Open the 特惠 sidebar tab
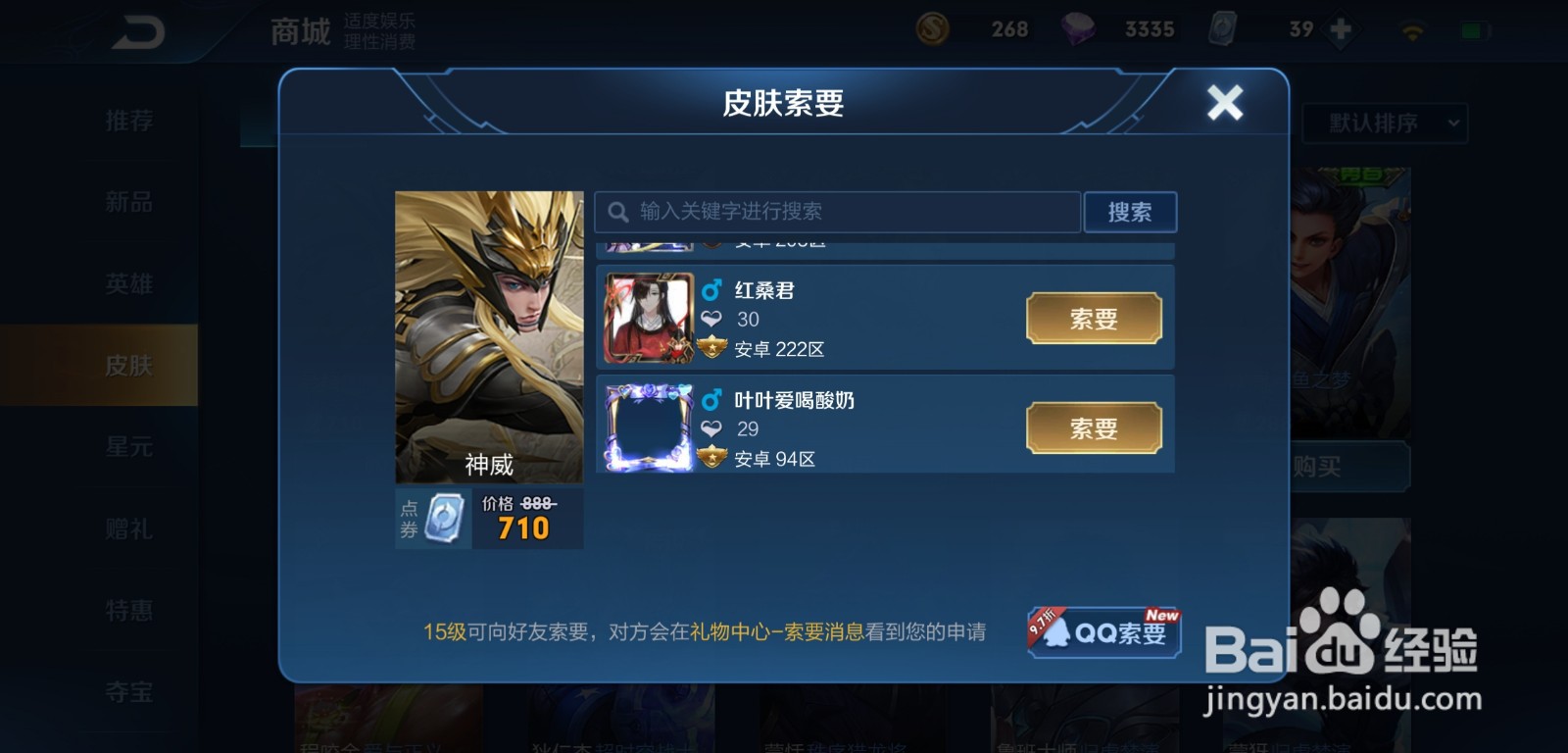Screen dimensions: 1568x753 pos(128,610)
